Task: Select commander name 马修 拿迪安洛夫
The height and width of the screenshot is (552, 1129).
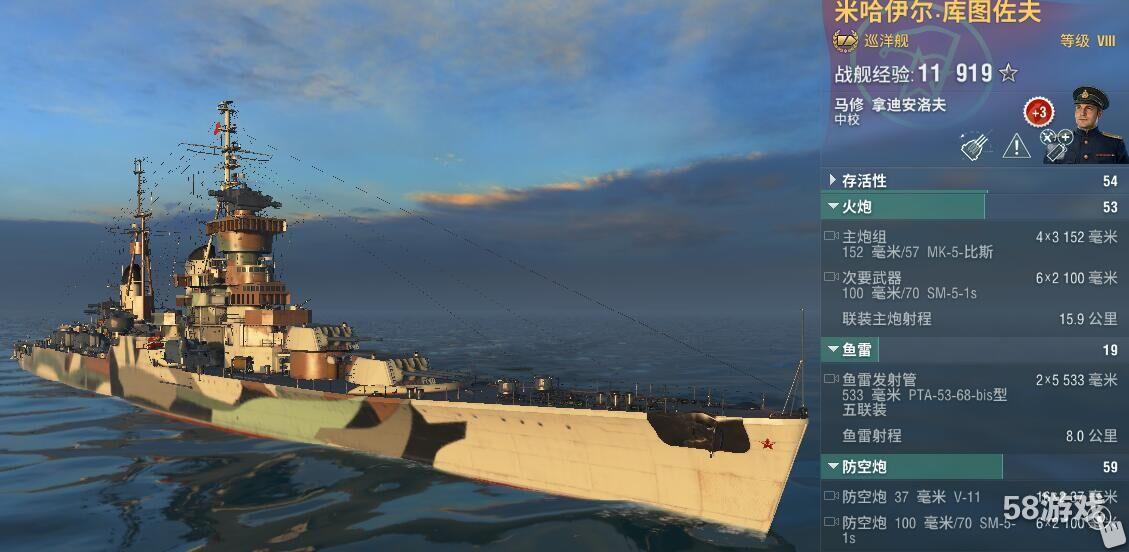Action: tap(890, 104)
